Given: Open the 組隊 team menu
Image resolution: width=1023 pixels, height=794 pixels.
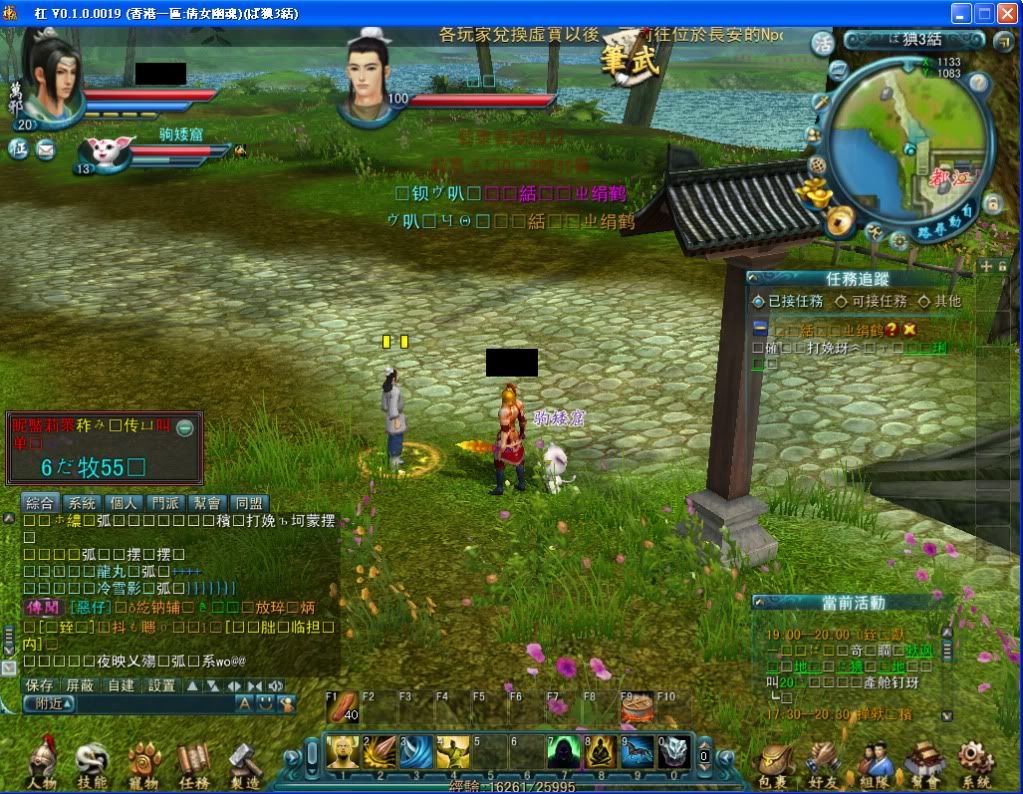Looking at the screenshot, I should tap(874, 763).
